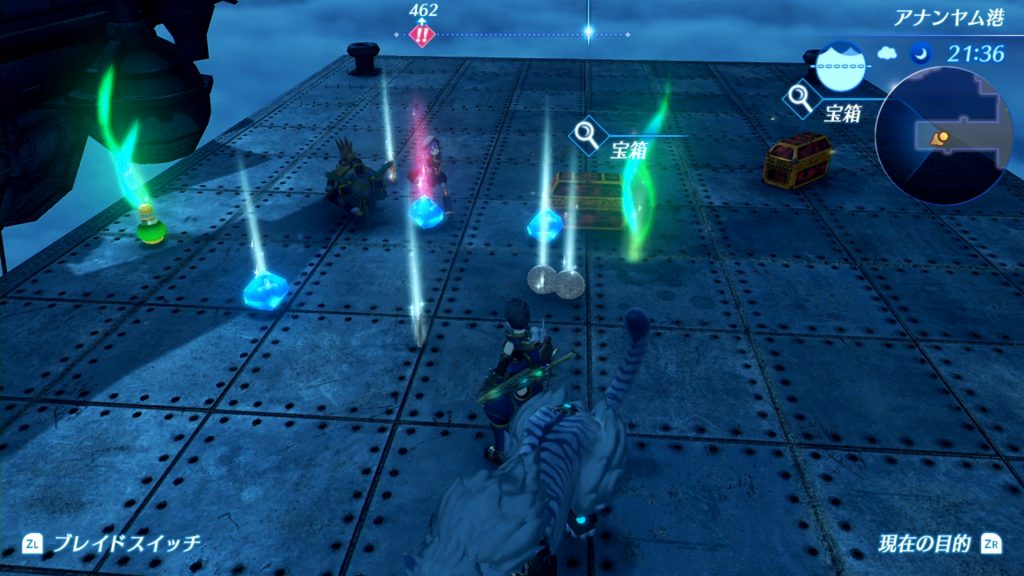The width and height of the screenshot is (1024, 576).
Task: Click the cloud sea tide level icon
Action: (x=839, y=65)
